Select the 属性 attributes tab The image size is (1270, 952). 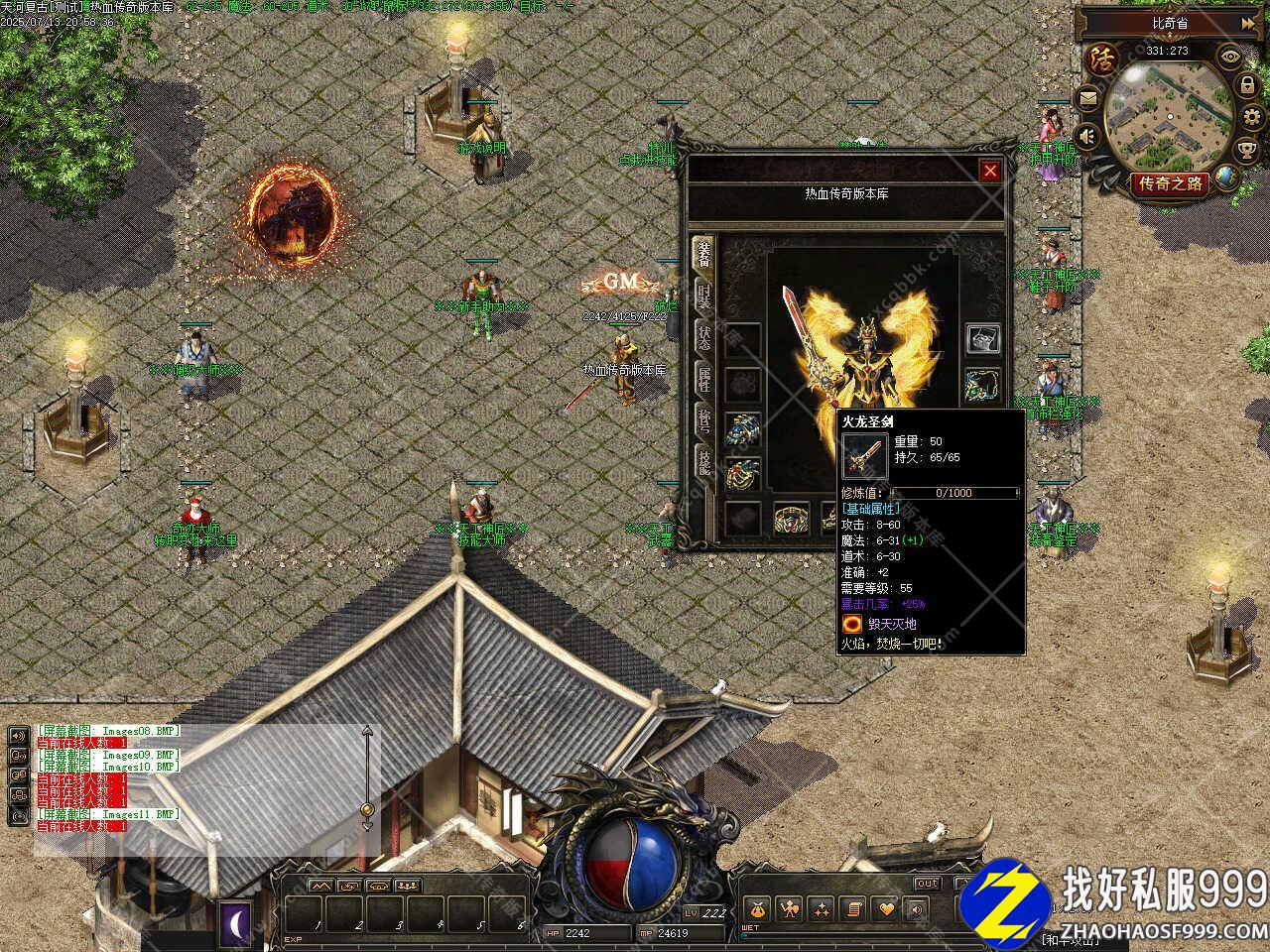pos(703,379)
